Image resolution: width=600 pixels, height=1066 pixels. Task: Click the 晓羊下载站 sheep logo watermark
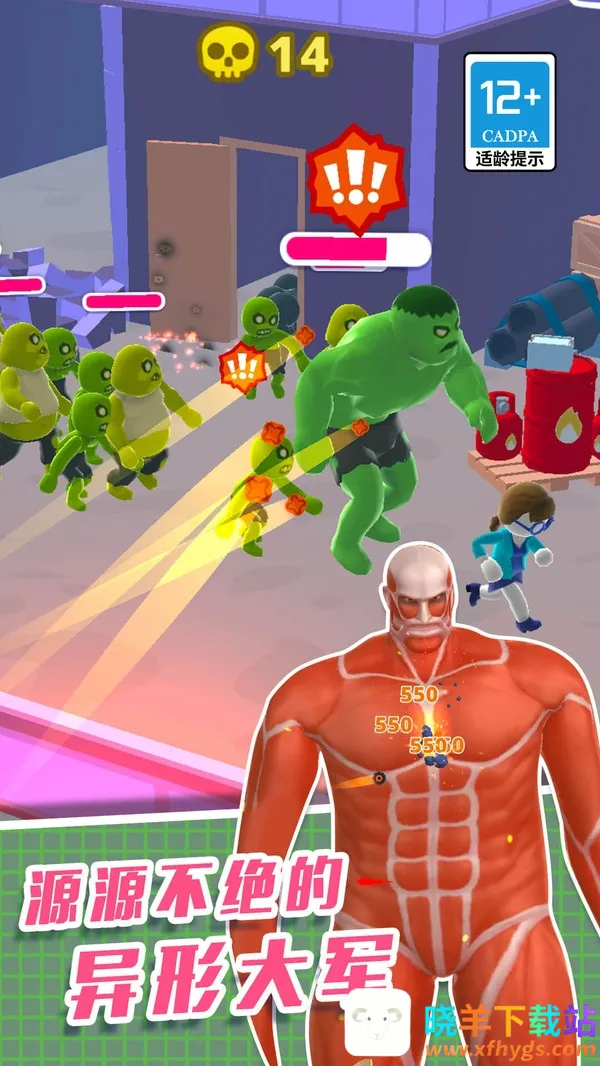376,1027
